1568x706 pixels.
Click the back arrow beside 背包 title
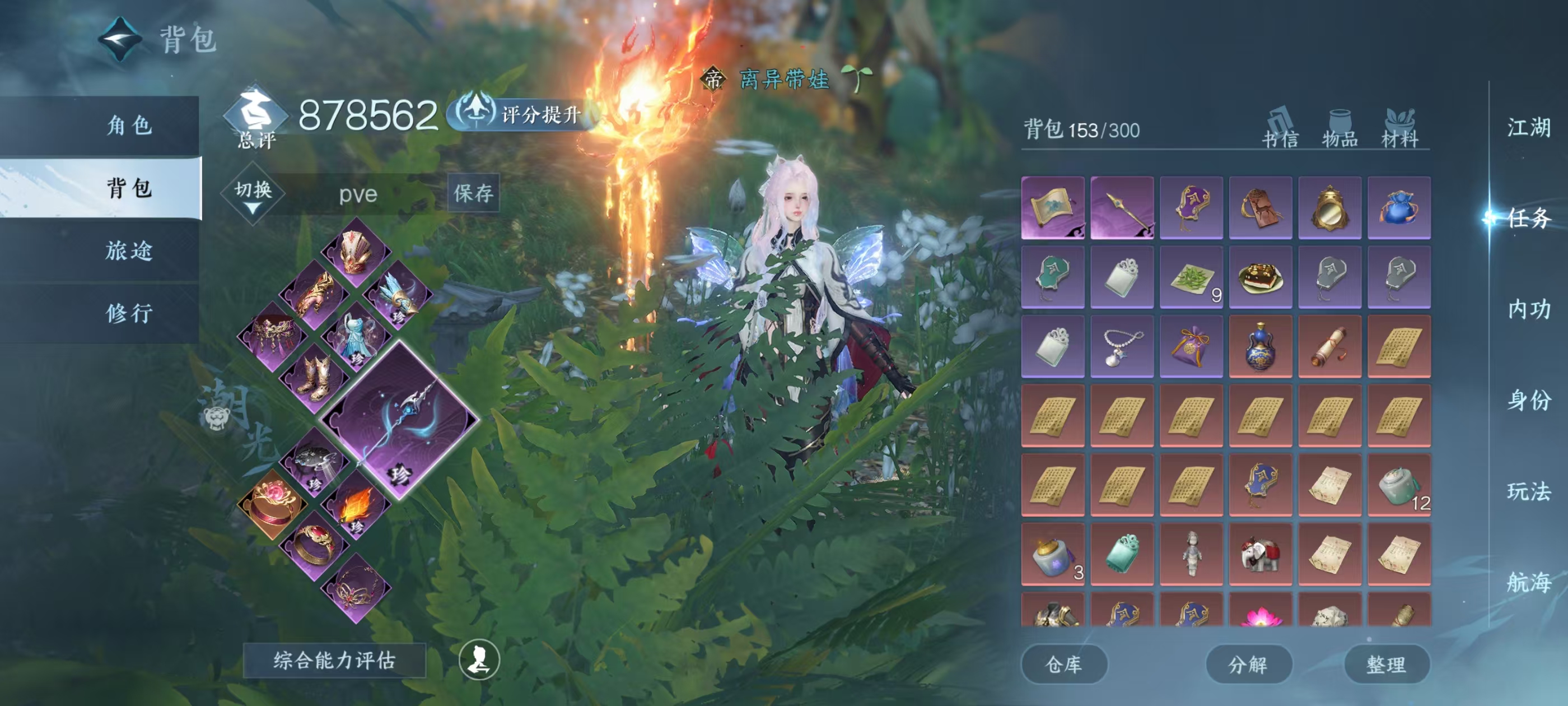pos(120,40)
